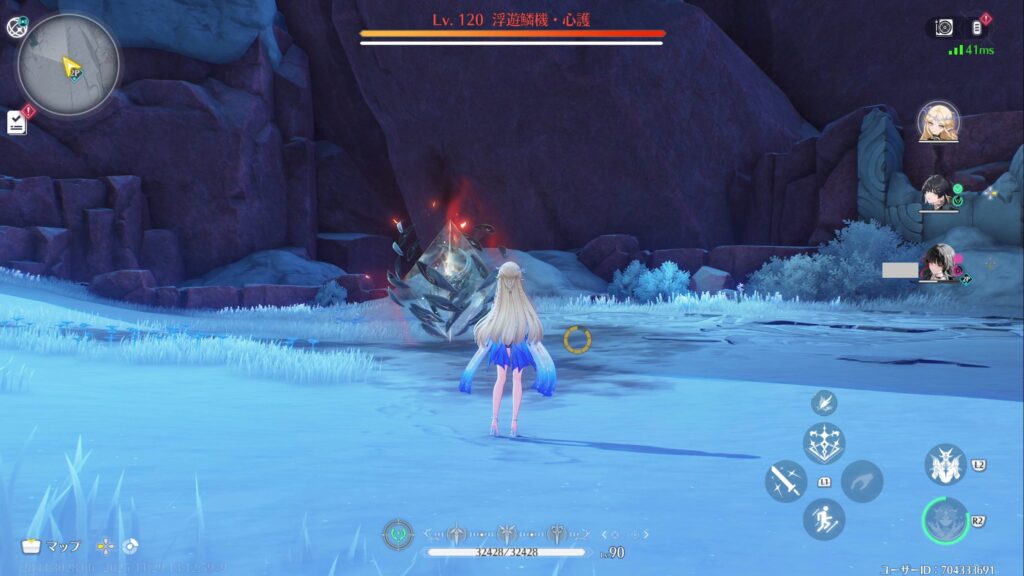Use the running figure dodge skill

(x=824, y=519)
